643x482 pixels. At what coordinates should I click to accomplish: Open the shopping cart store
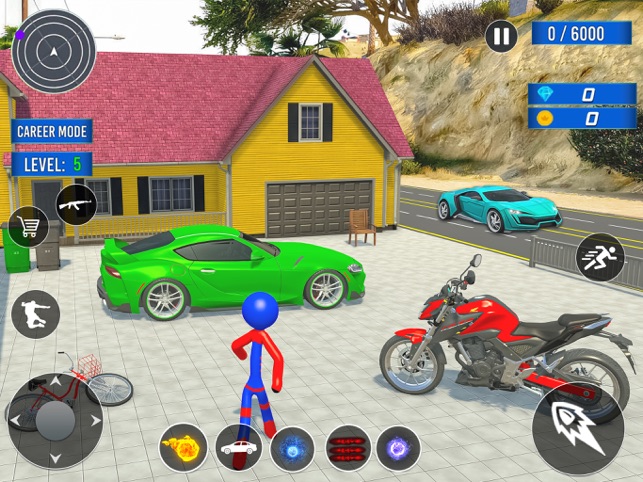click(28, 227)
